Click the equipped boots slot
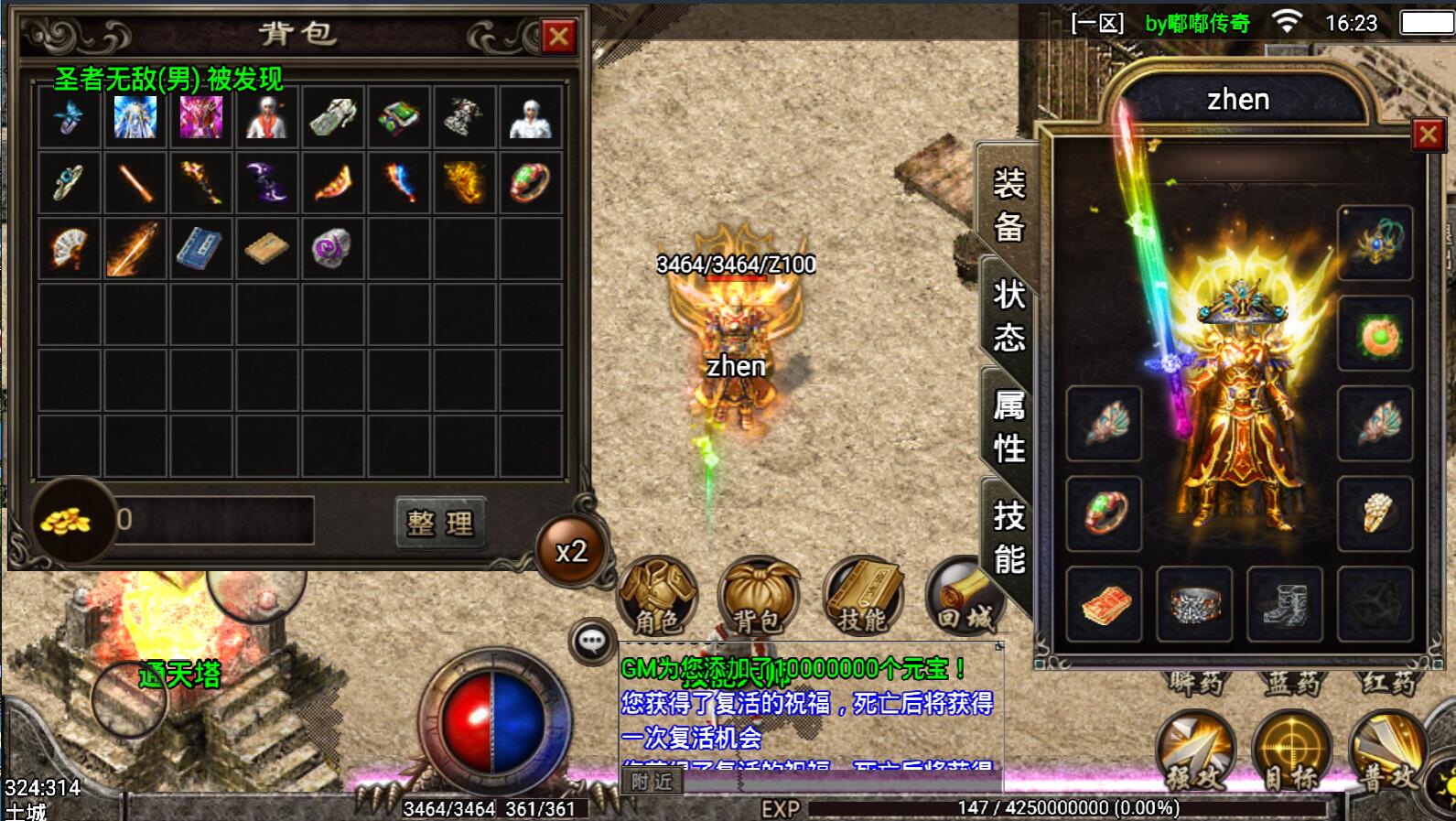Screen dimensions: 1456x821 [1285, 605]
